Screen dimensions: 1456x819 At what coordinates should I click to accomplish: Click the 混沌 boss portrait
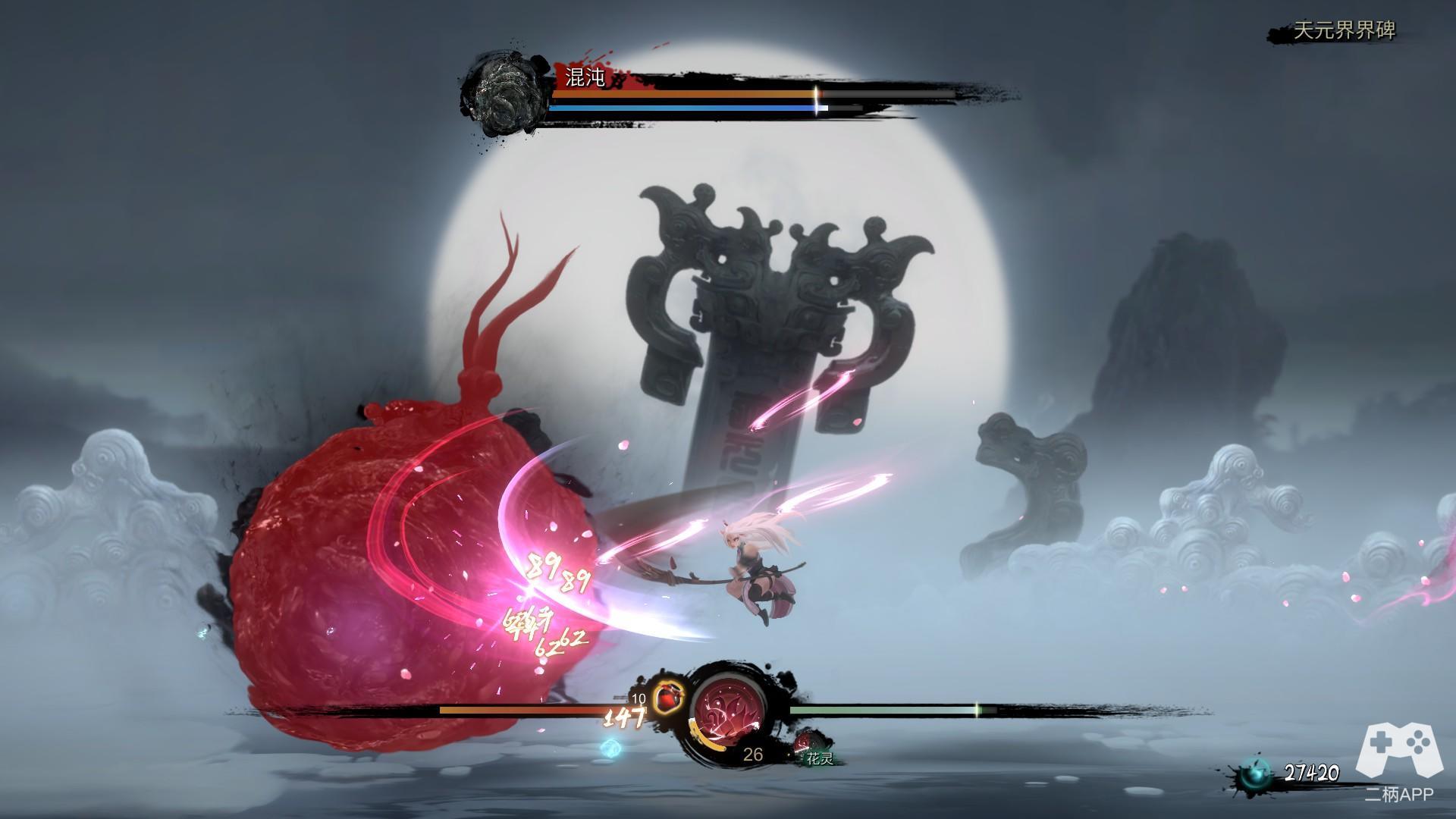(505, 94)
